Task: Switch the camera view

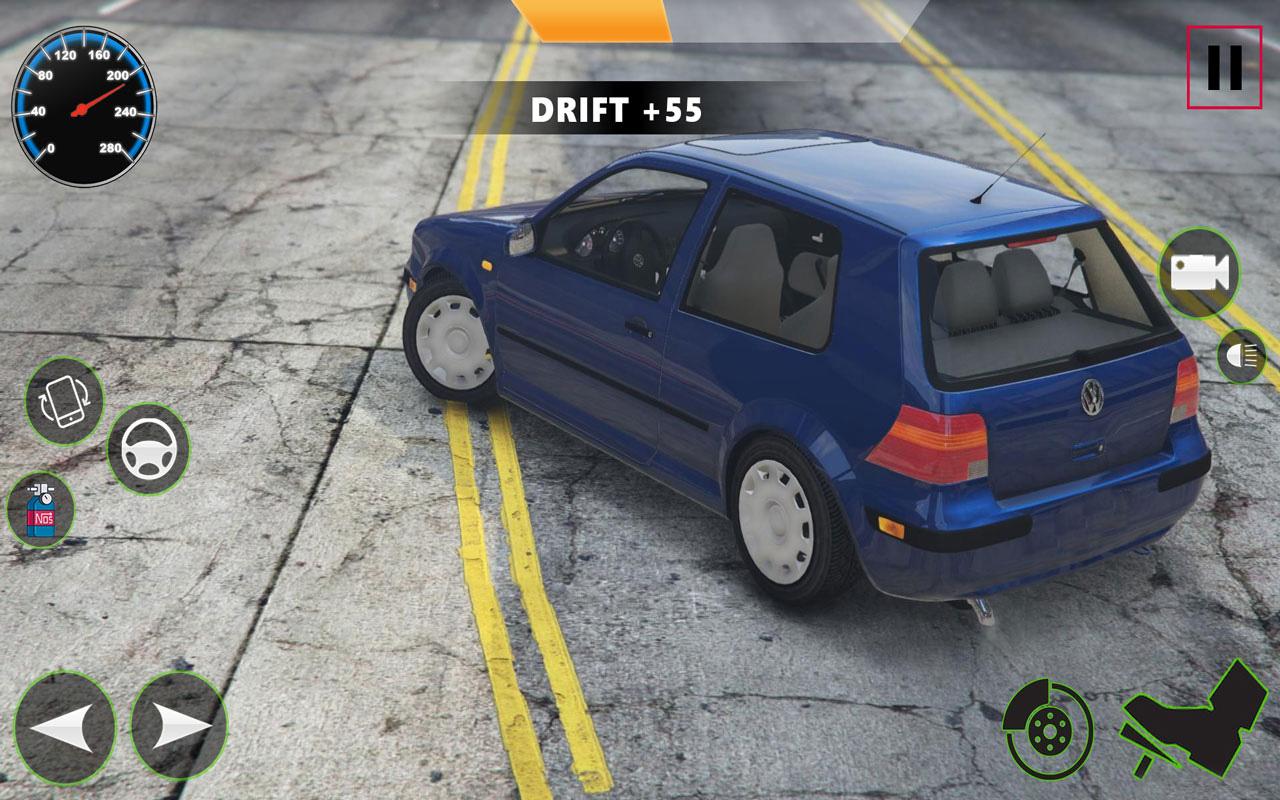Action: click(x=1199, y=272)
